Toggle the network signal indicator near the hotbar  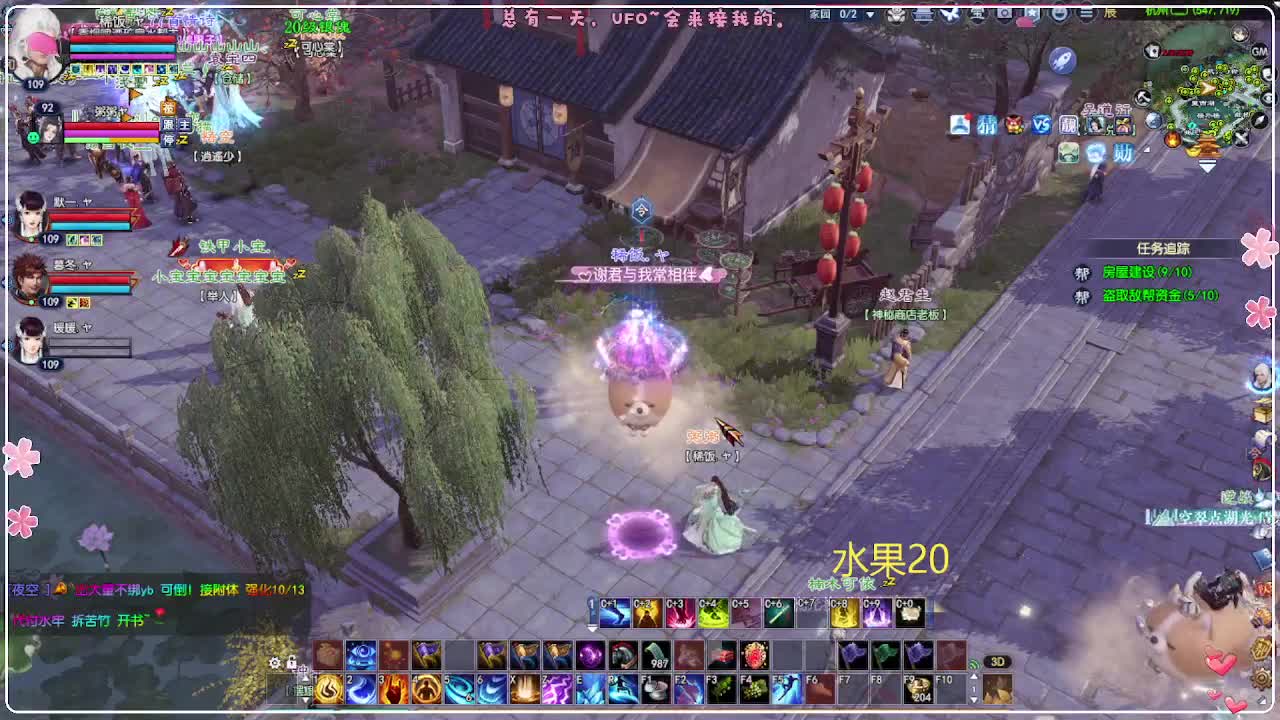click(x=971, y=662)
